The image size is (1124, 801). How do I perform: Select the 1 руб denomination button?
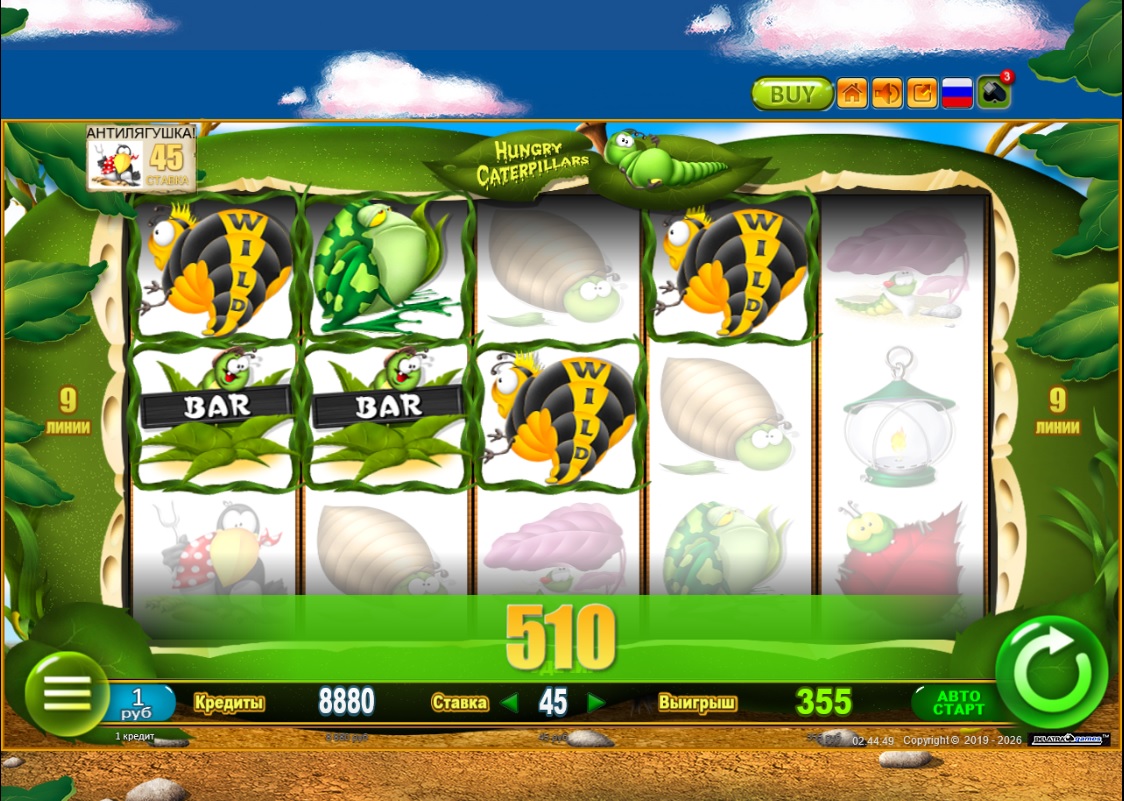point(140,702)
